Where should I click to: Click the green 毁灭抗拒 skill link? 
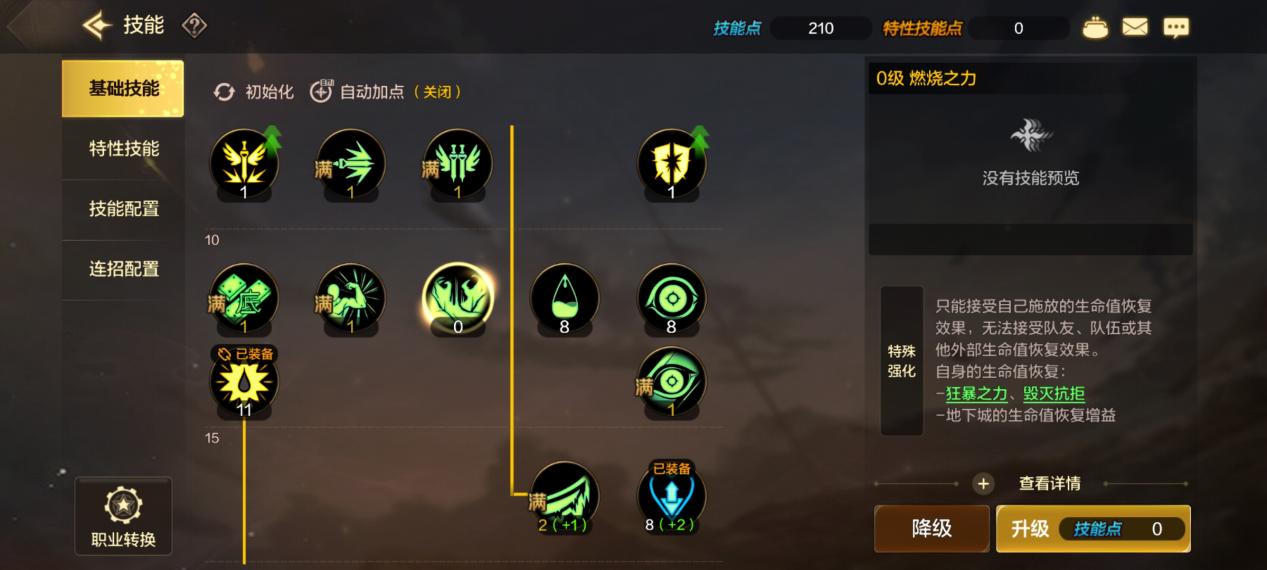(x=1053, y=394)
